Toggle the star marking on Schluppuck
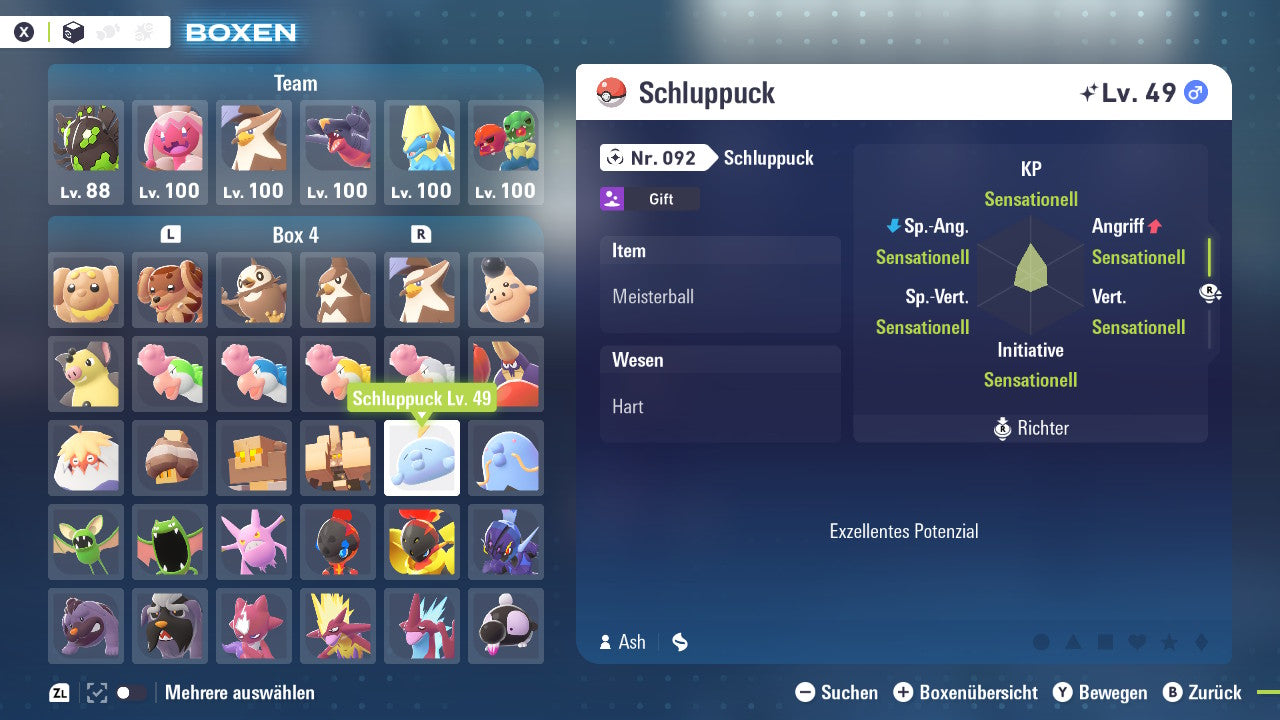1280x720 pixels. [x=1168, y=642]
